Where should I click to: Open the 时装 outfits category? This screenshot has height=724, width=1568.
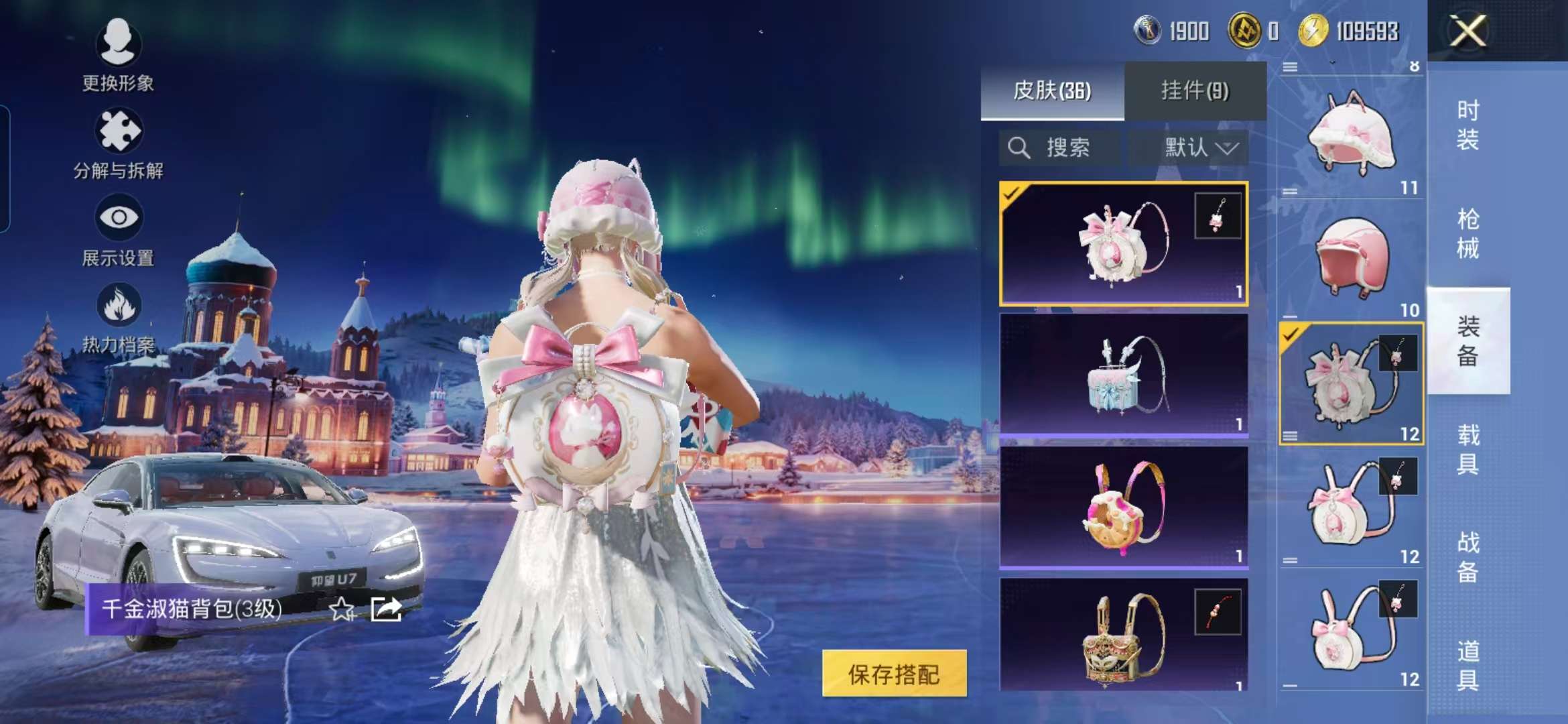[x=1467, y=125]
